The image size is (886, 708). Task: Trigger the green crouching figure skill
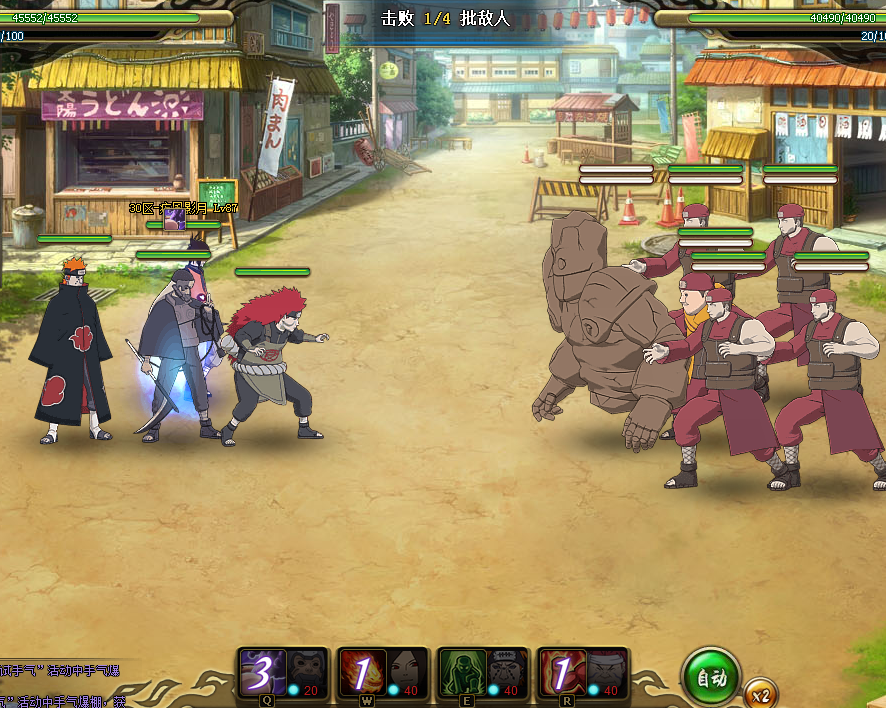point(462,672)
